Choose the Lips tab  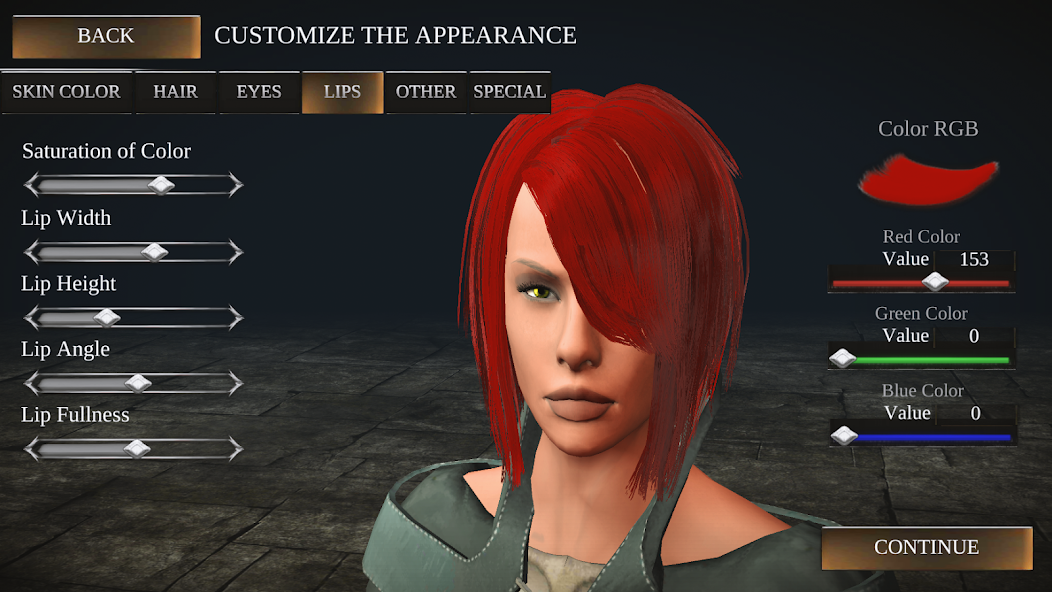coord(342,92)
